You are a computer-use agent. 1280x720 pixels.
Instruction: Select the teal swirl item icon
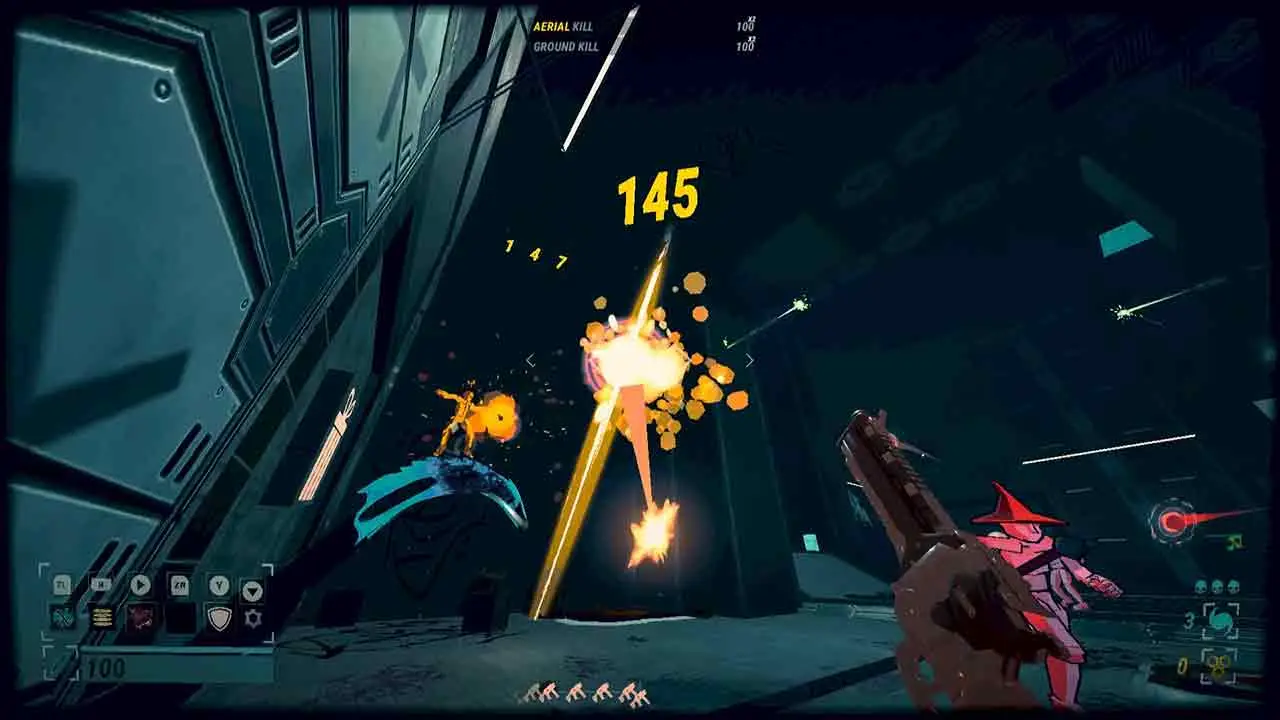click(x=1220, y=621)
